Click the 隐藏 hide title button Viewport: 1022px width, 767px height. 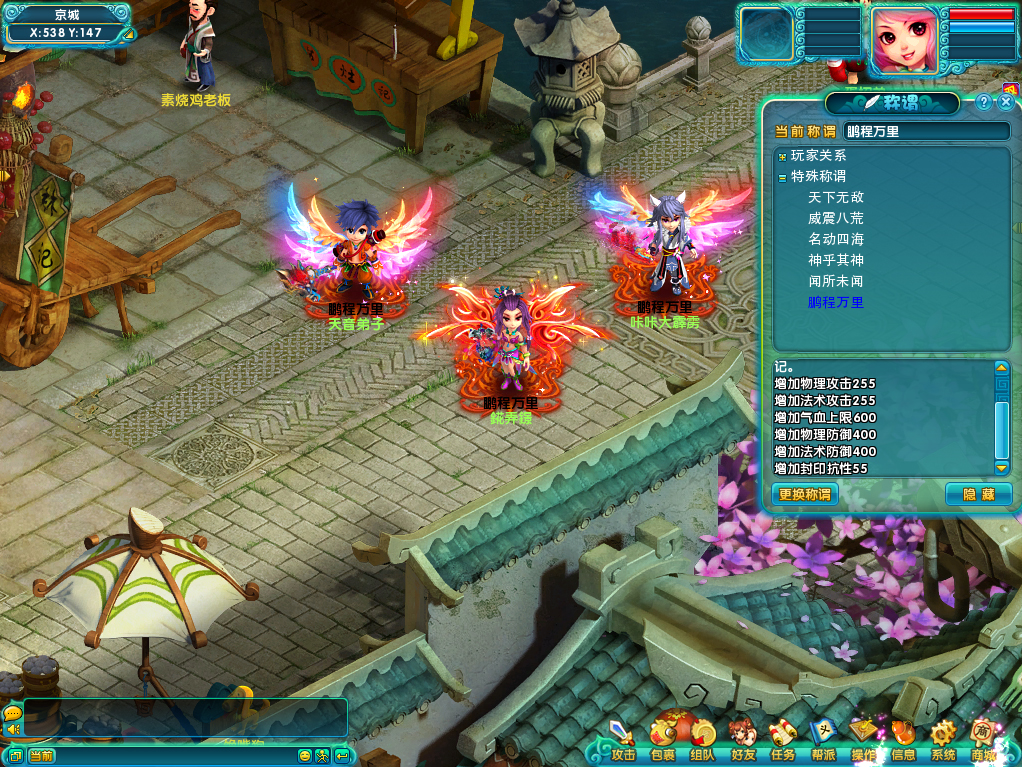point(978,494)
